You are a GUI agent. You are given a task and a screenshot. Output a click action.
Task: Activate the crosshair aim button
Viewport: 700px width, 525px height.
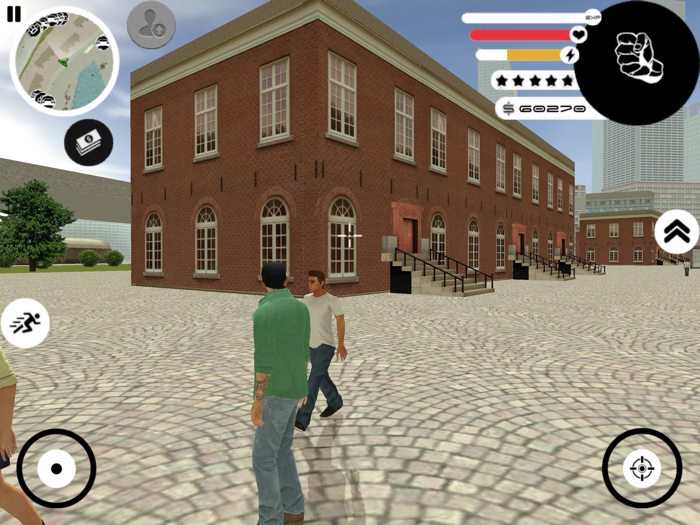(641, 468)
